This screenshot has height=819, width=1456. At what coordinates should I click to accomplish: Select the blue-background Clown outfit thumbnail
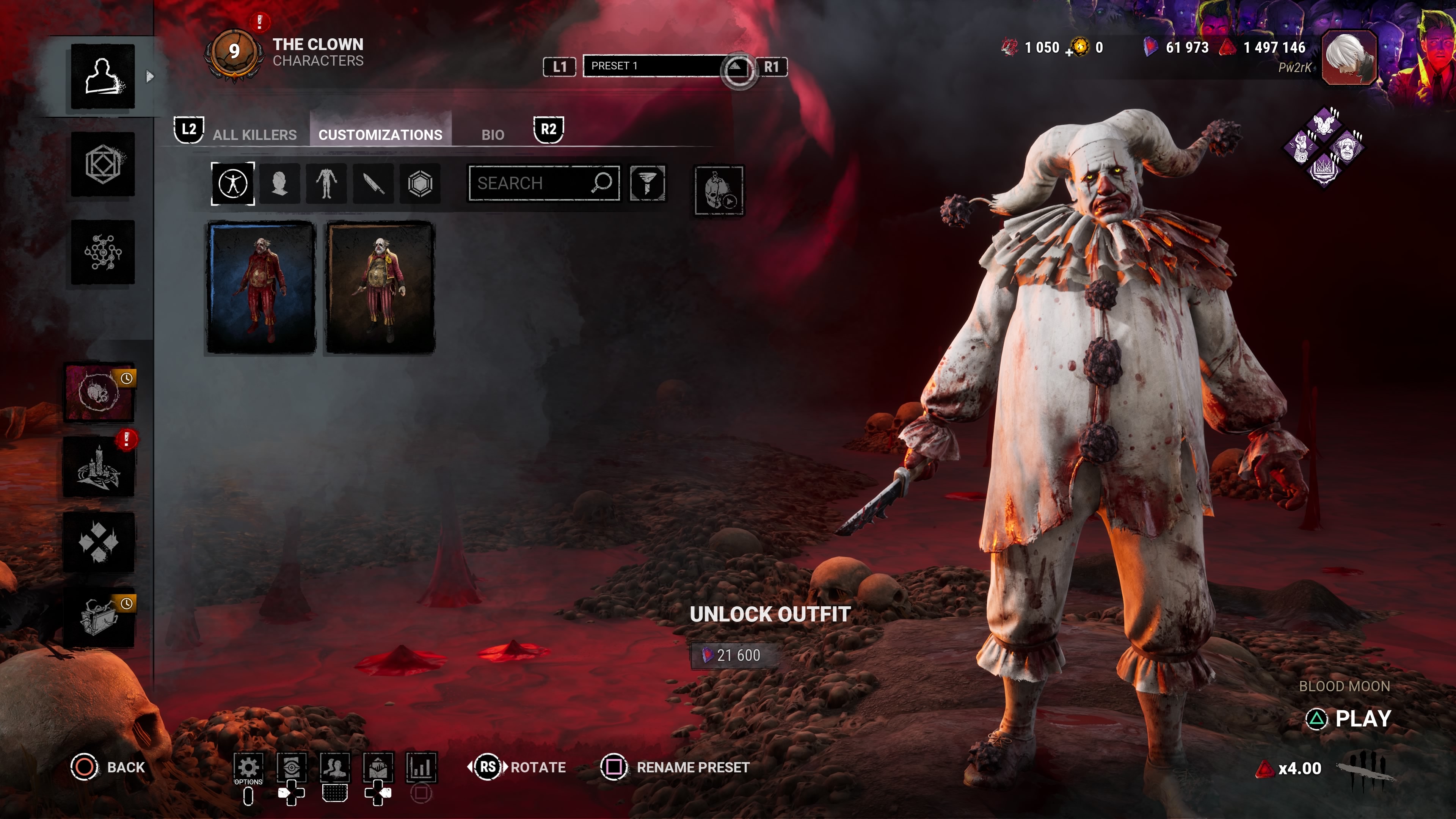tap(261, 287)
